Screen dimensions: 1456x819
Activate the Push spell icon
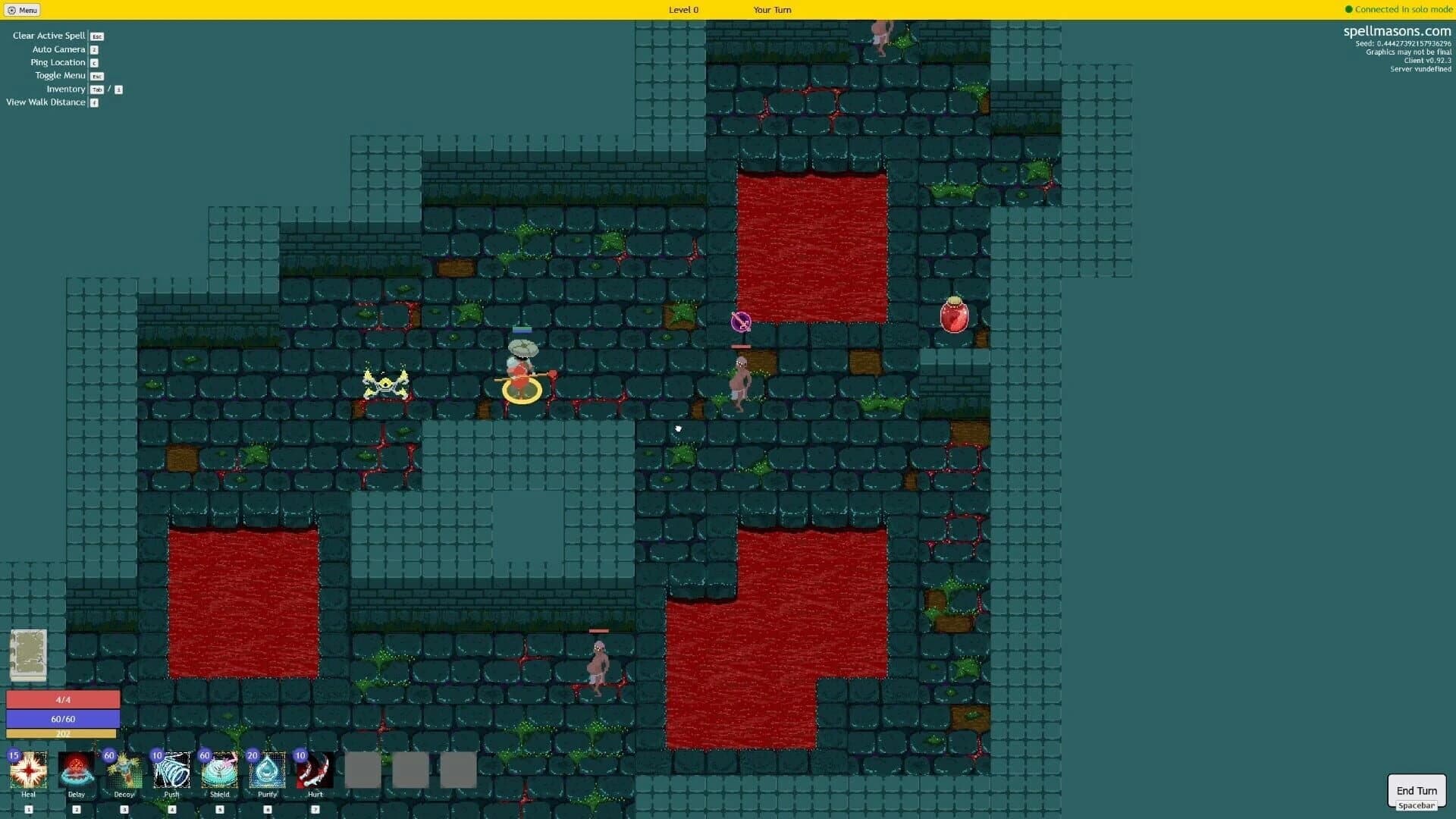coord(172,770)
